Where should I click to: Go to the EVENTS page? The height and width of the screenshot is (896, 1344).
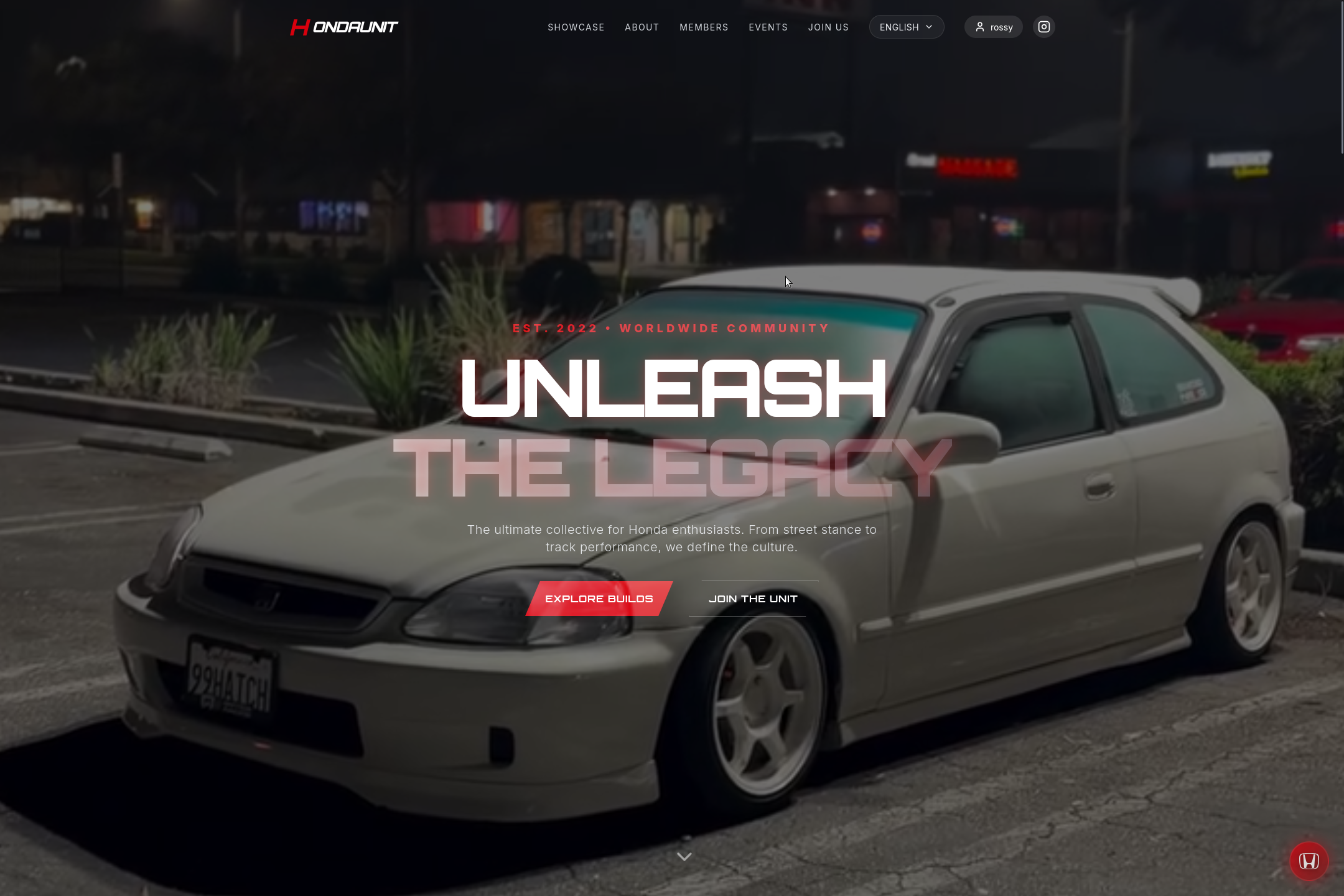768,27
